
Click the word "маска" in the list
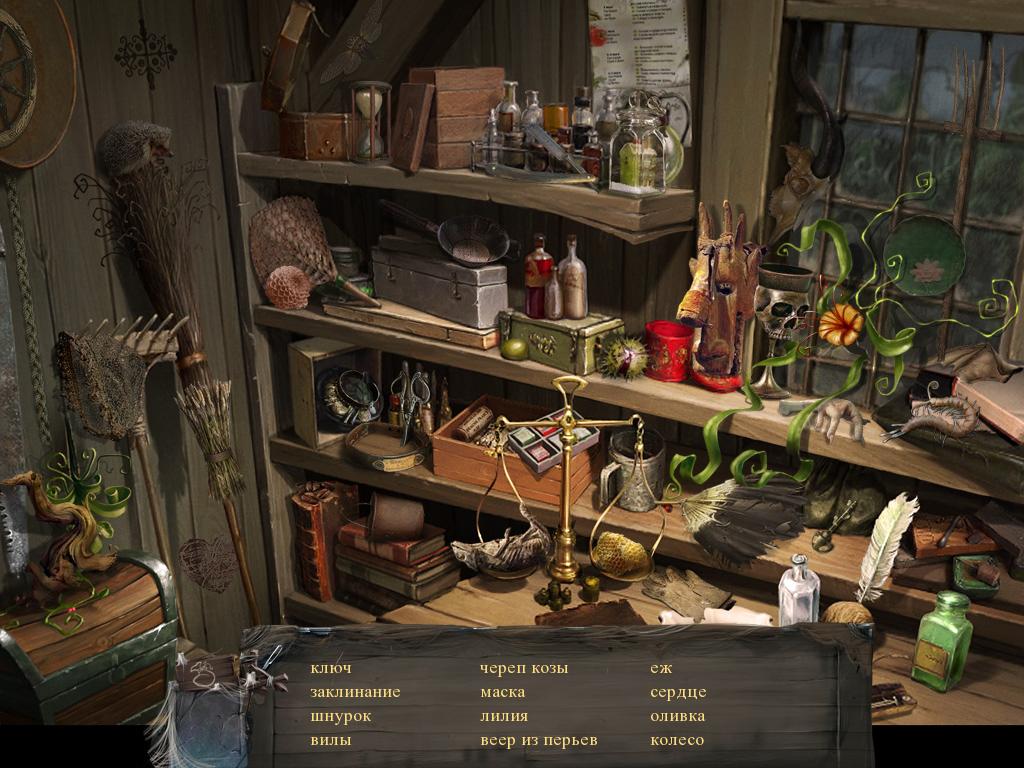coord(503,692)
